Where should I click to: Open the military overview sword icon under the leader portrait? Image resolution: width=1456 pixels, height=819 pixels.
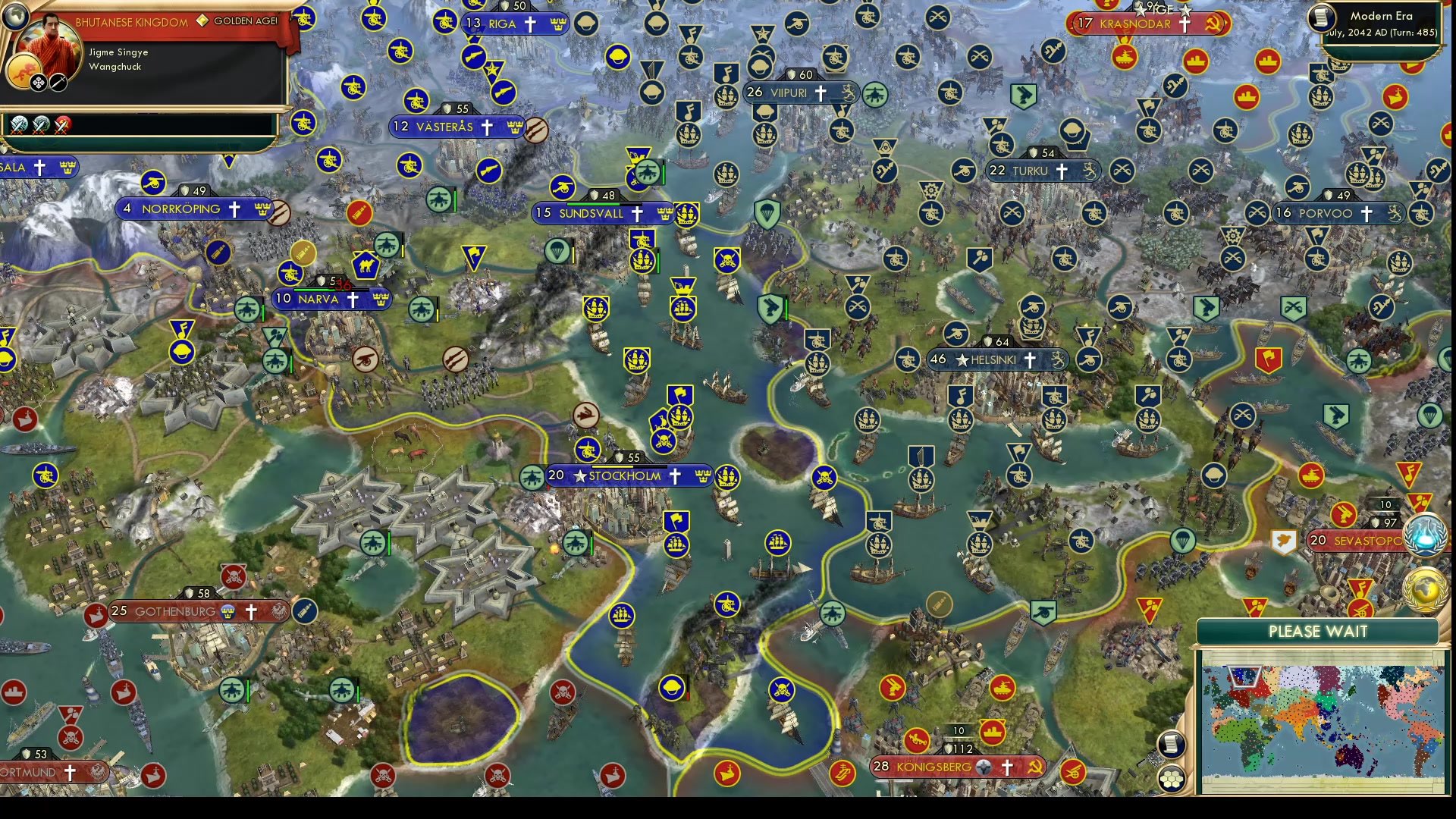(58, 82)
